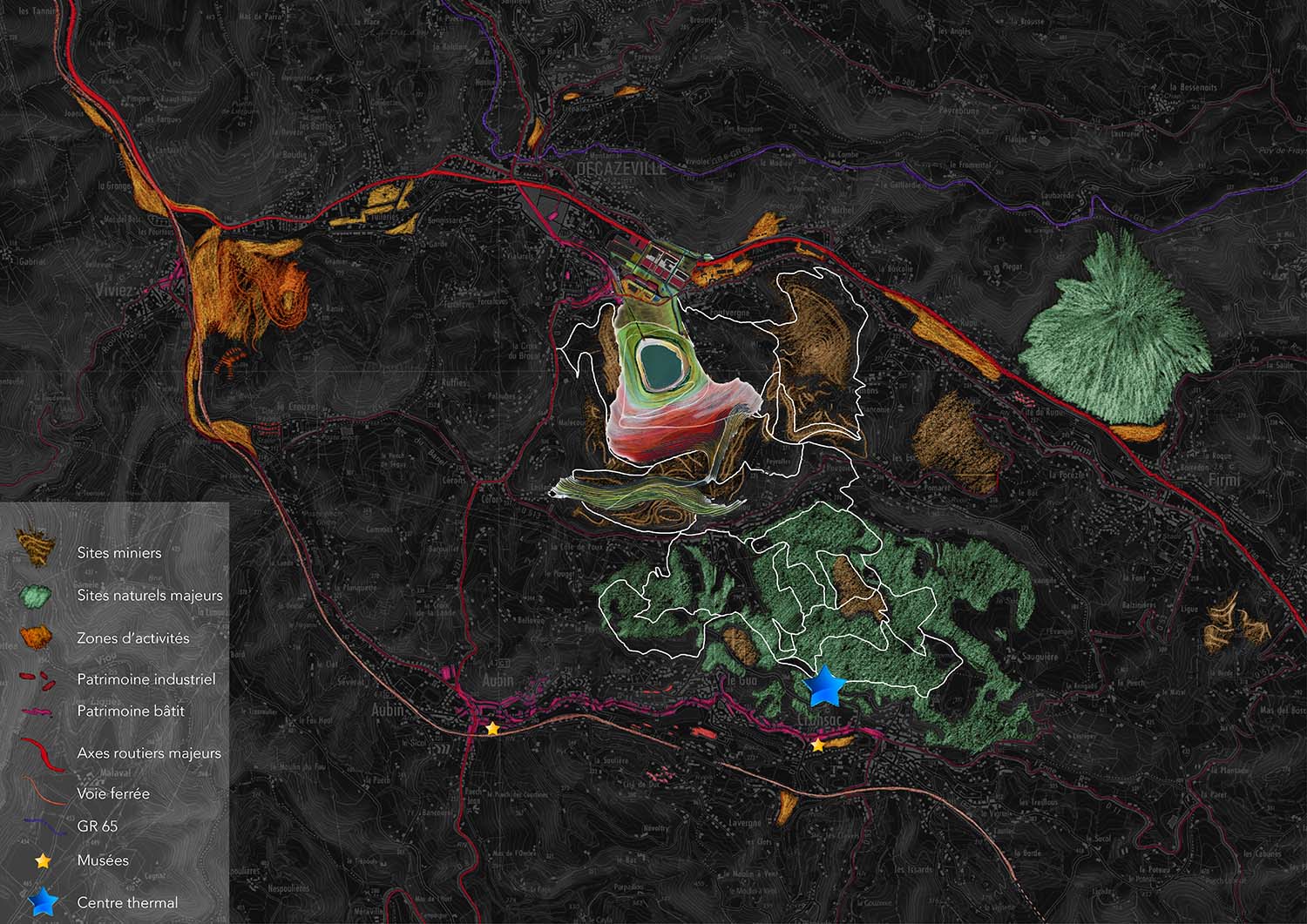The width and height of the screenshot is (1307, 924).
Task: Select Patrimoine industriel in the legend
Action: [146, 679]
